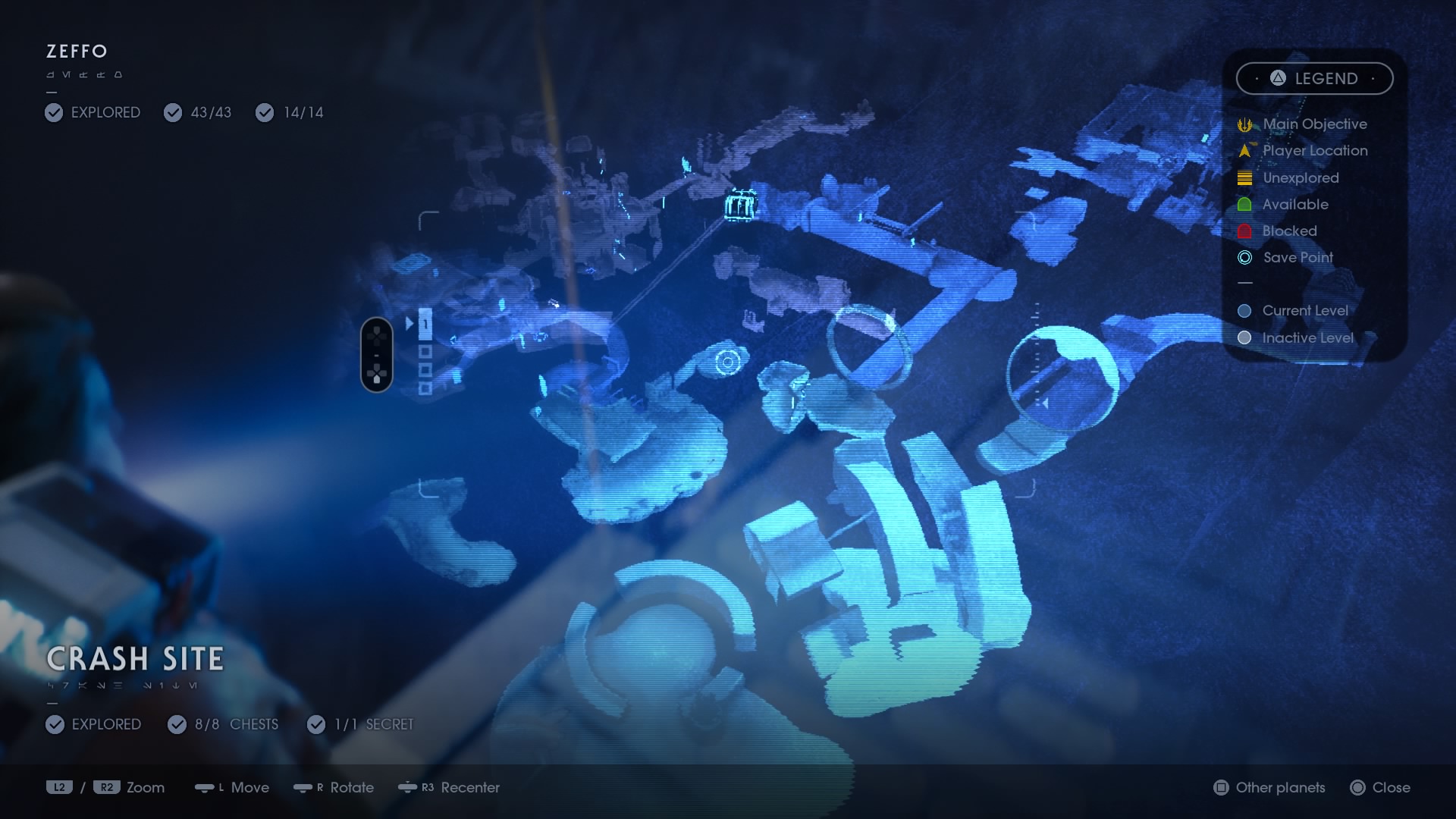Click the Main Objective icon in the Legend
This screenshot has height=819, width=1456.
pos(1244,124)
